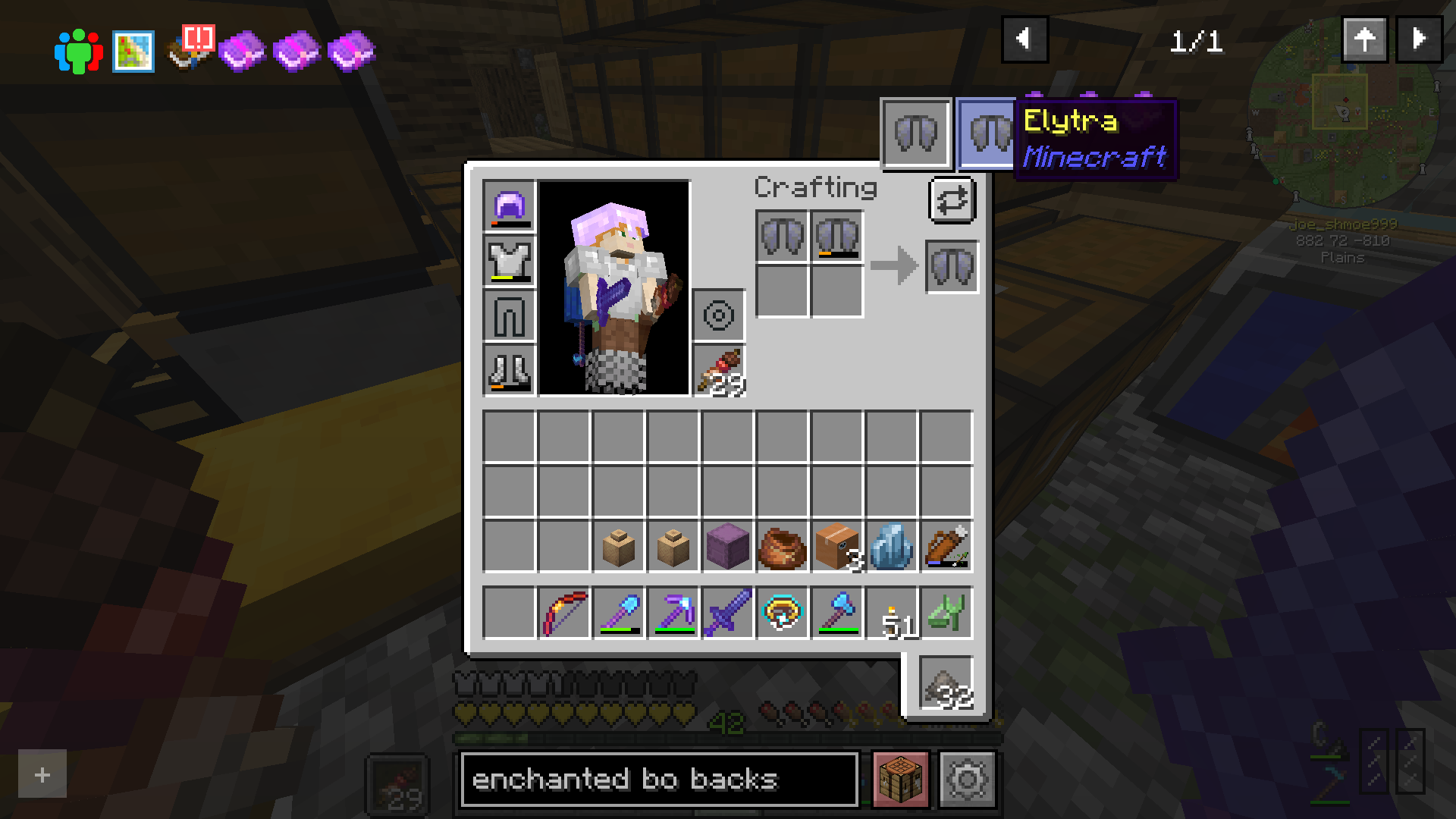This screenshot has height=819, width=1456.
Task: Select the enchanted bow in the hotbar
Action: 563,613
